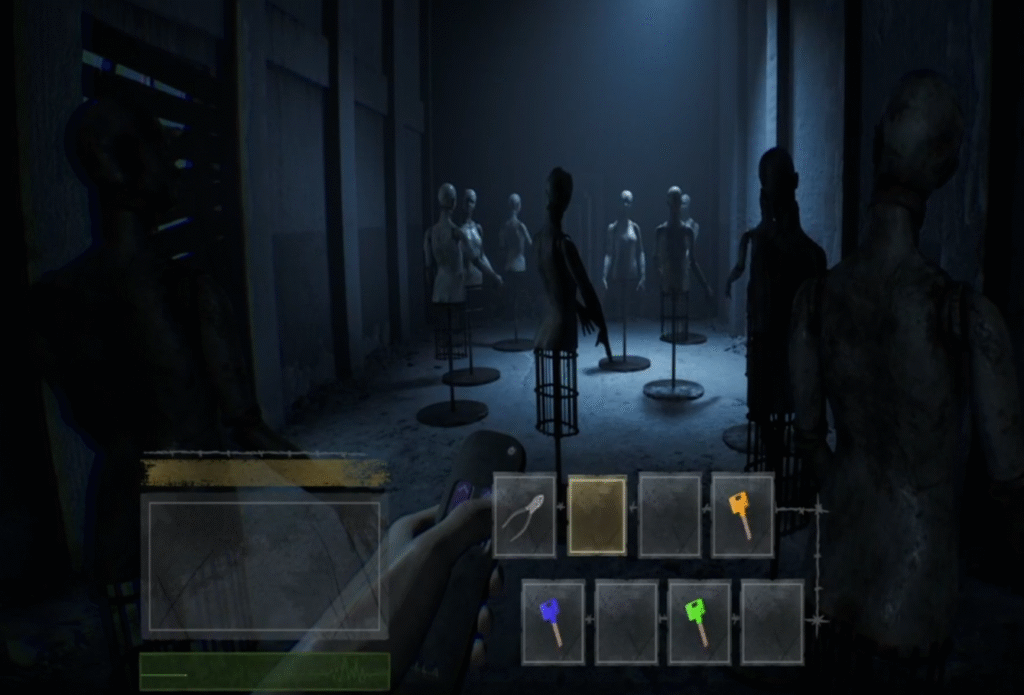Image resolution: width=1024 pixels, height=695 pixels.
Task: Select the green key slot
Action: [x=699, y=622]
